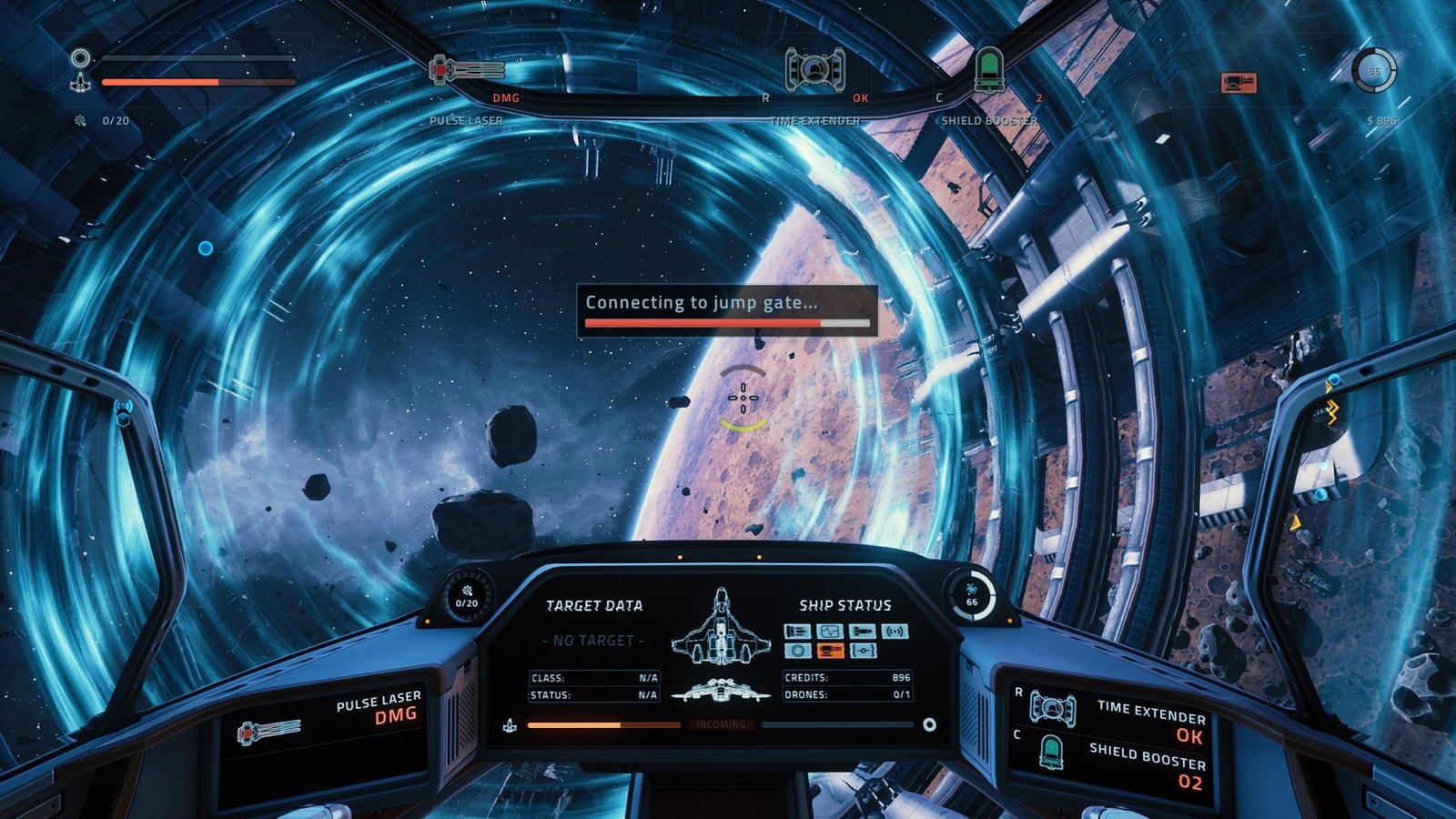Click the circular fuel gauge in top-right HUD
Screen dimensions: 1456x819
pos(1373,70)
